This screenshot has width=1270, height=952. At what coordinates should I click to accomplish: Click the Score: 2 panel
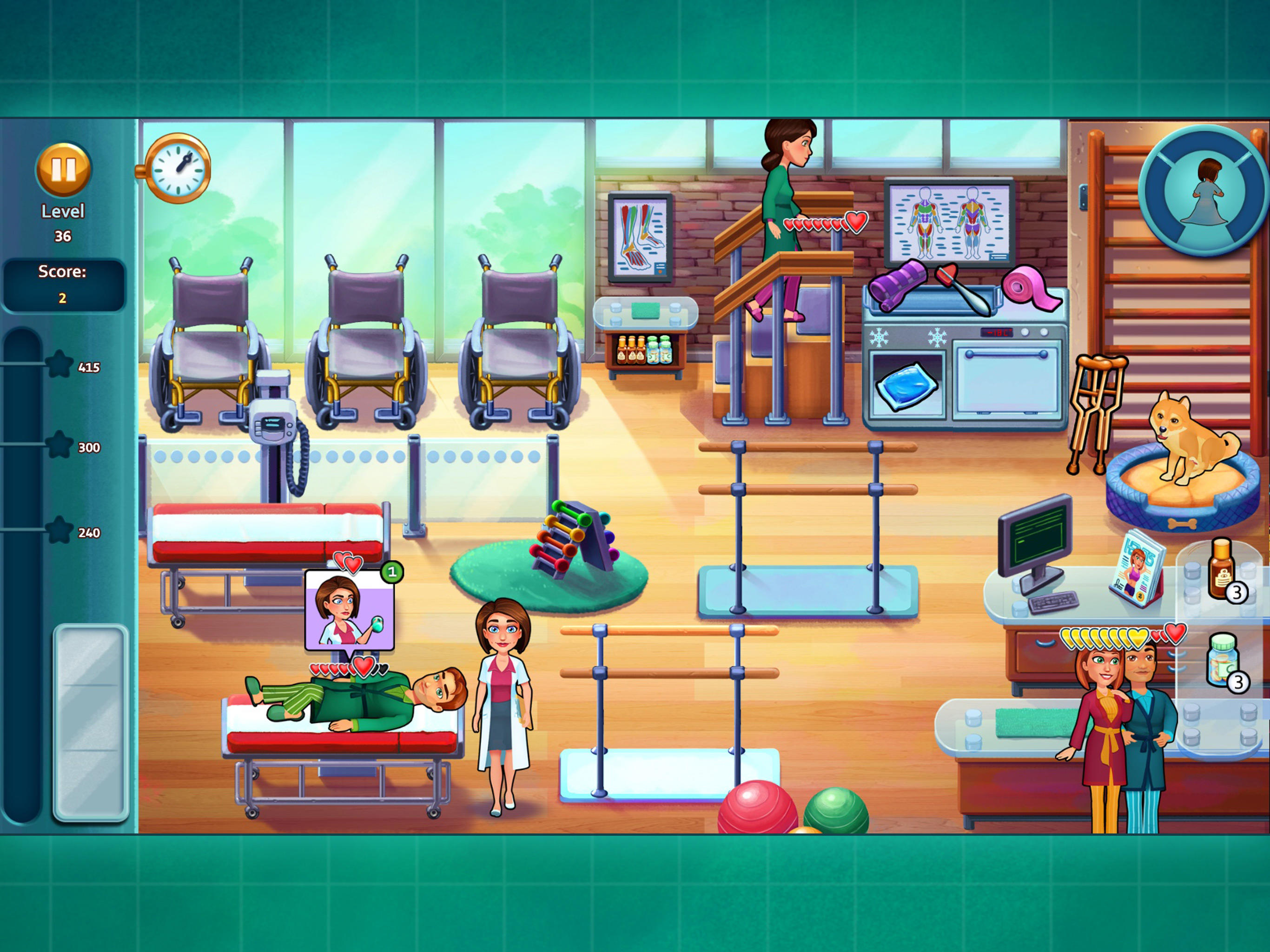tap(63, 284)
